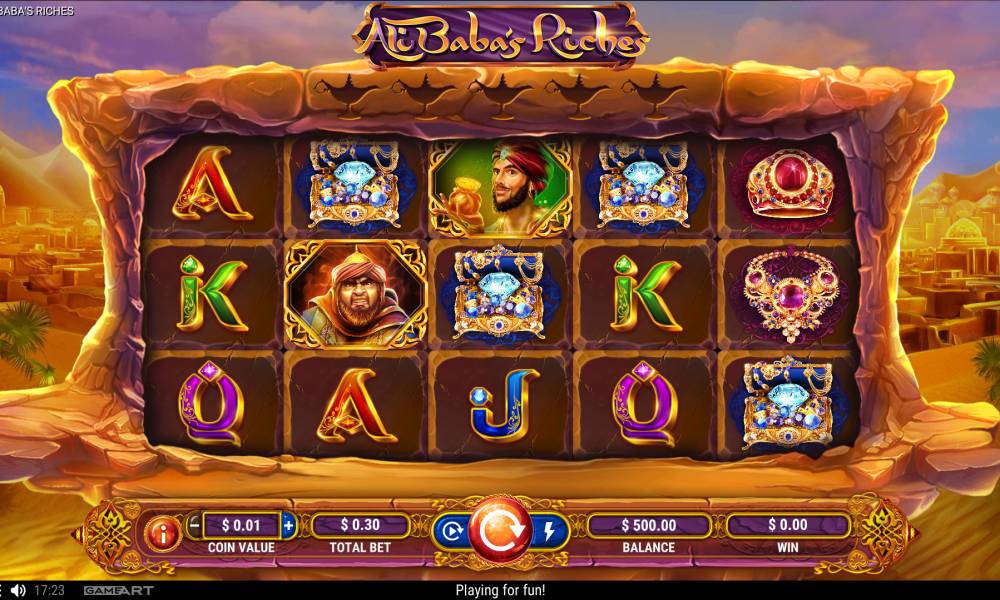Decrease the coin value with minus

point(194,524)
